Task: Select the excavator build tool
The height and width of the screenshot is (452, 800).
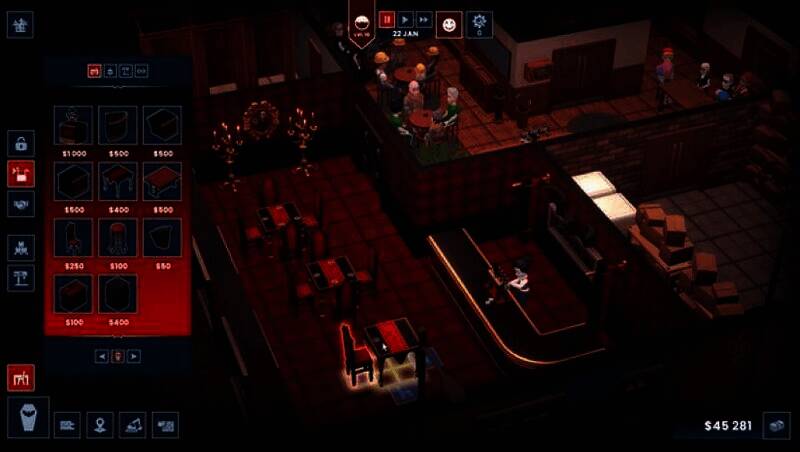Action: pyautogui.click(x=133, y=425)
